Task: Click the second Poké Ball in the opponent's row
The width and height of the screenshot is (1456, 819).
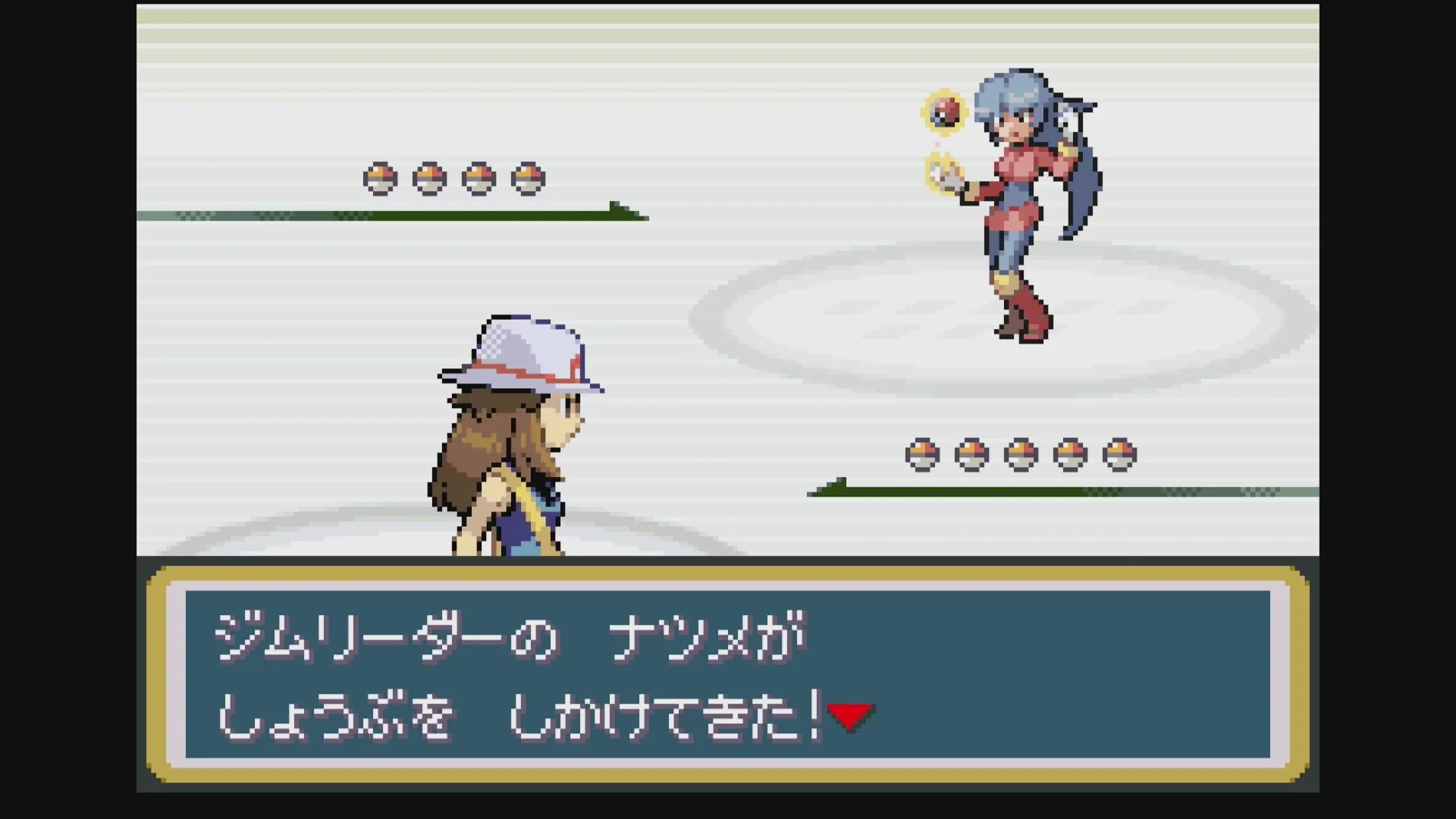Action: (428, 180)
